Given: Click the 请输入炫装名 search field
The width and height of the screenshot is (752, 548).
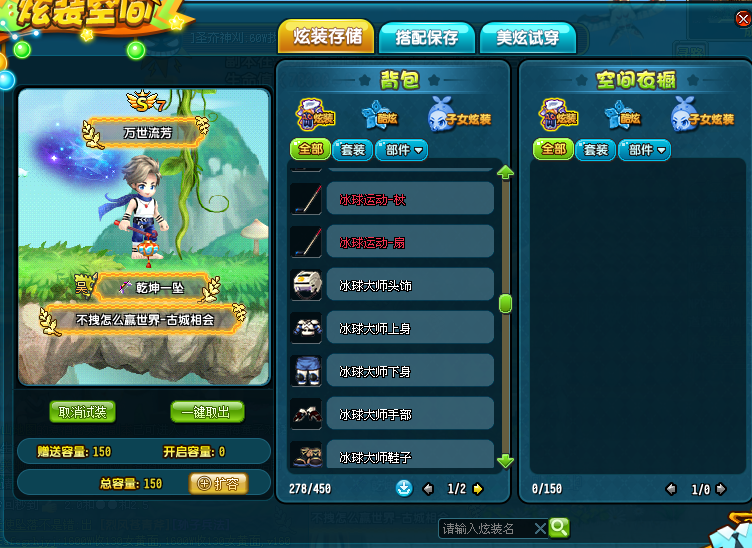Looking at the screenshot, I should click(x=486, y=528).
